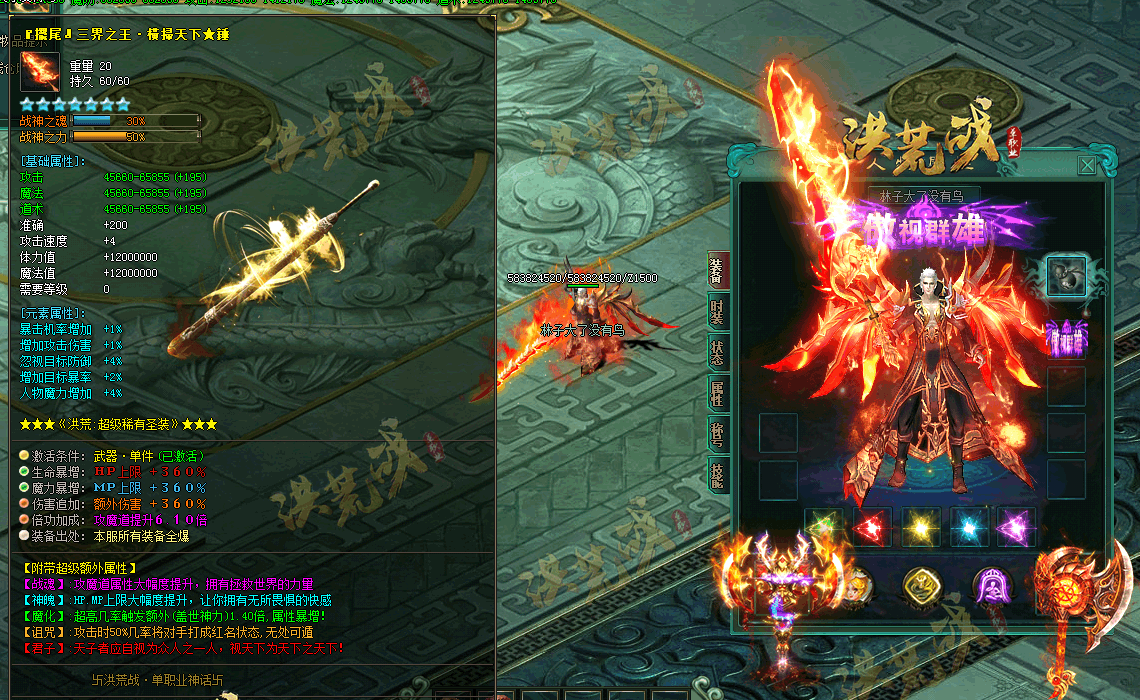Switch to the 装备 equipment tab

[717, 270]
